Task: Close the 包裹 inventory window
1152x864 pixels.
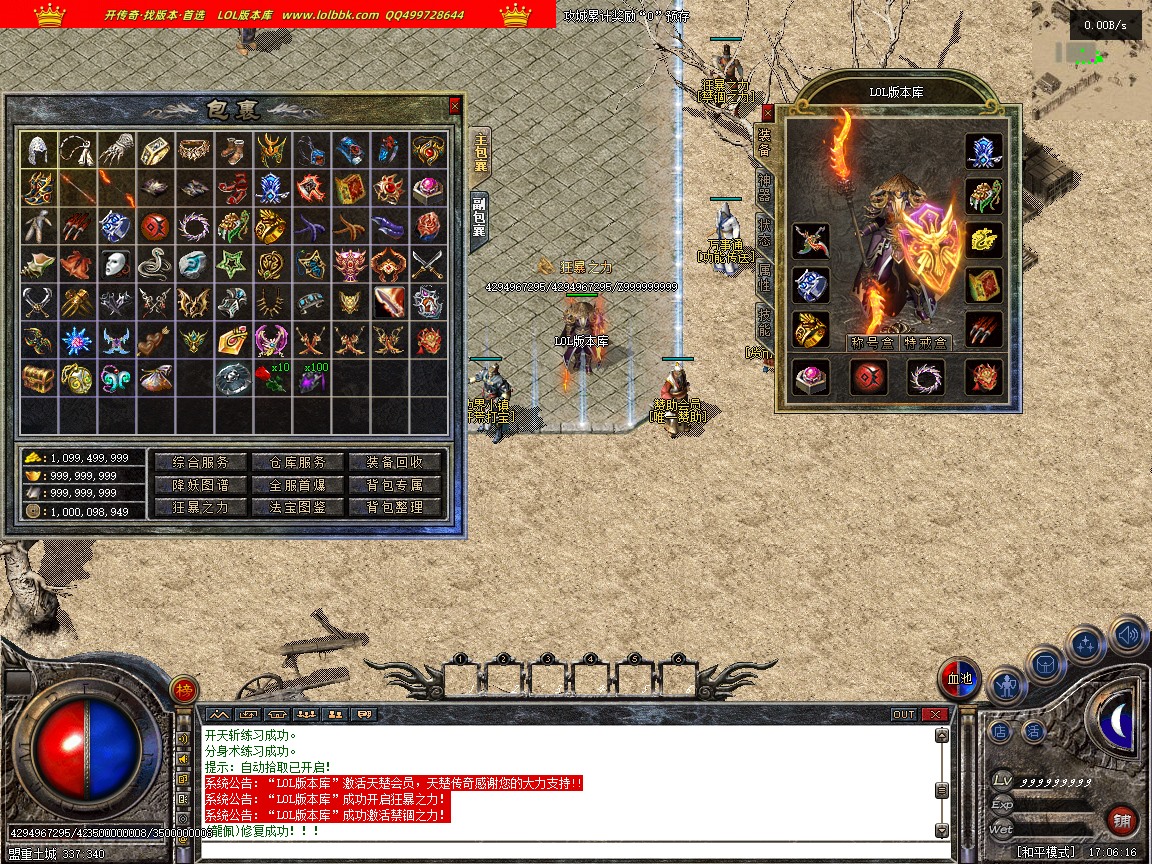Action: click(455, 105)
